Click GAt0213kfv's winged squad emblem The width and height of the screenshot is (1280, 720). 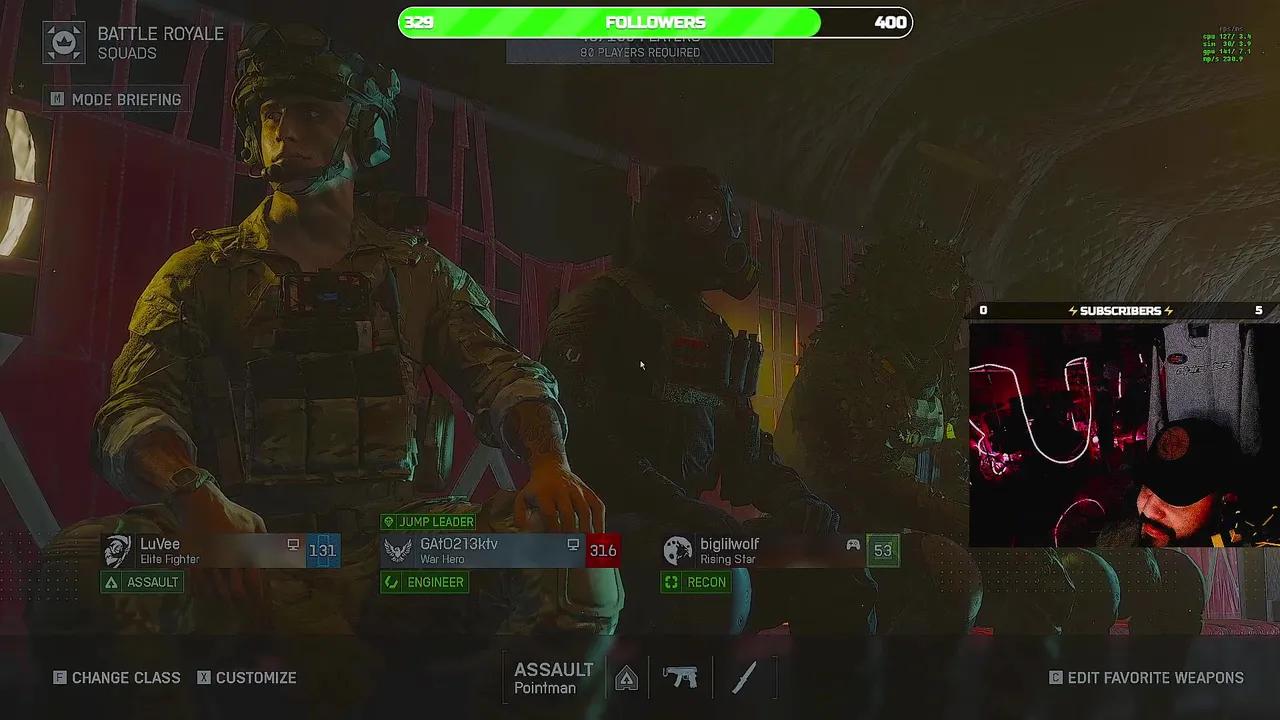coord(397,550)
